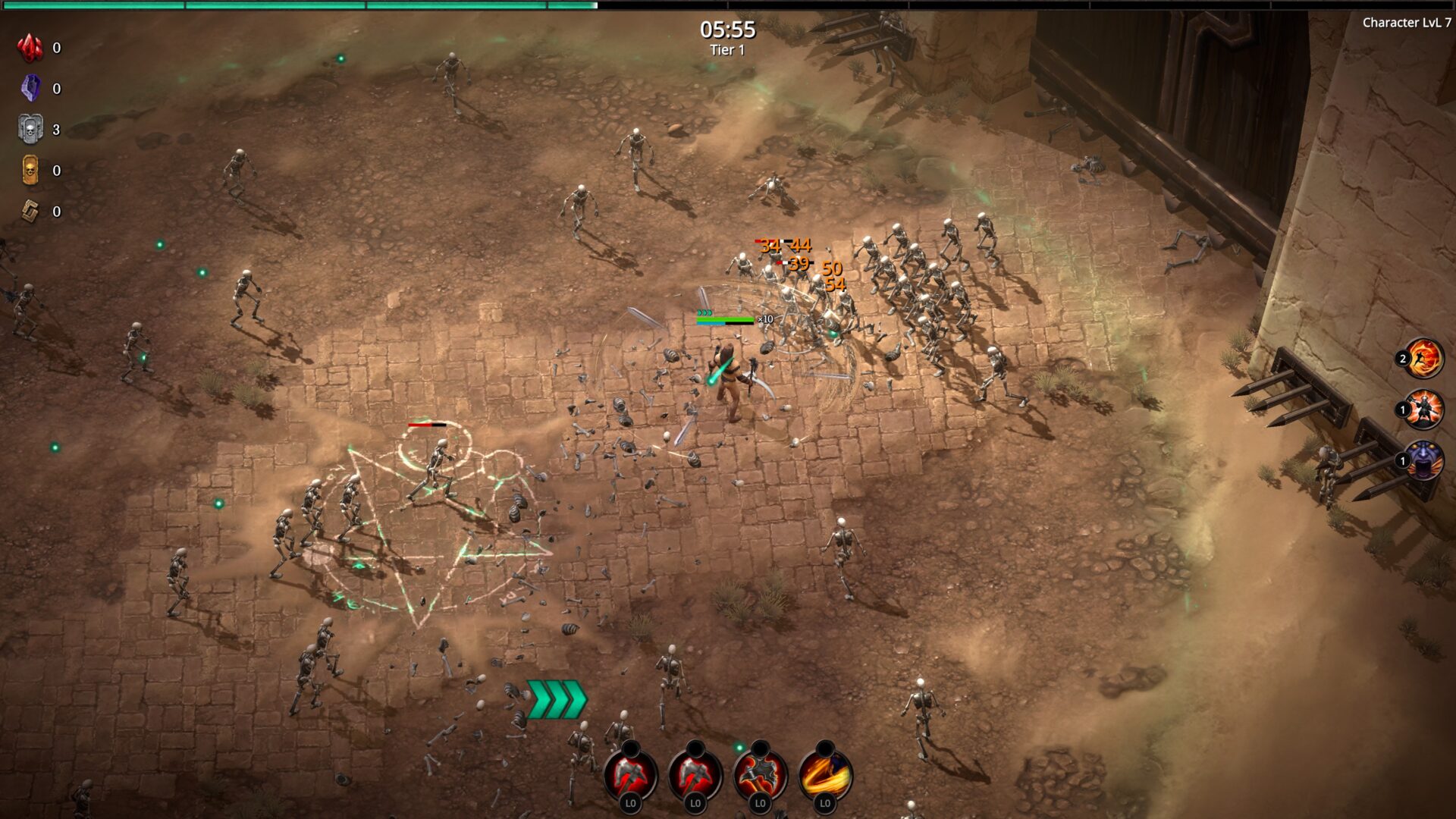Open the flaming leap passive icon
The height and width of the screenshot is (819, 1456).
[x=1423, y=358]
